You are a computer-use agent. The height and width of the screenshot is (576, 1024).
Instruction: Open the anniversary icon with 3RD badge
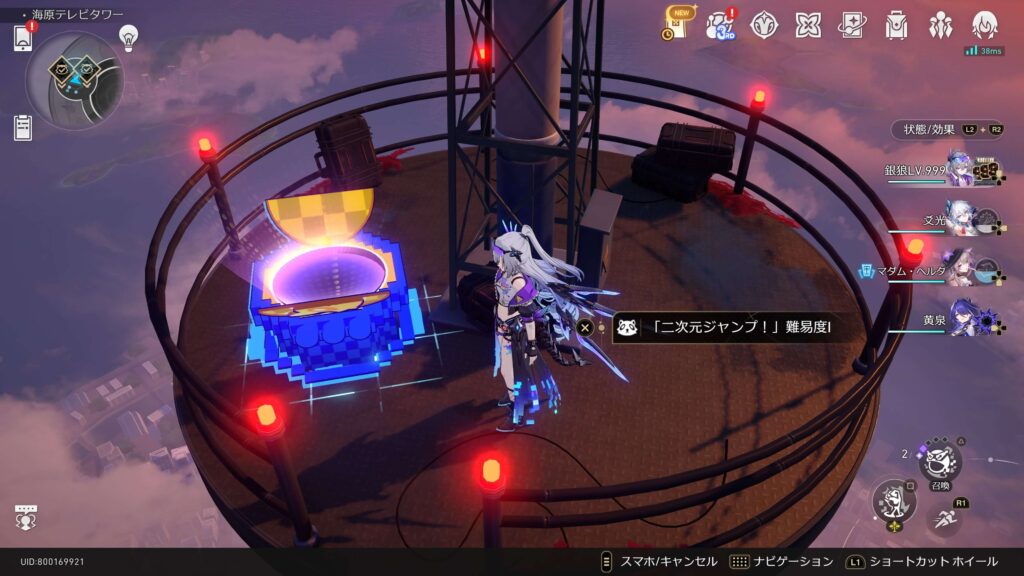click(x=720, y=24)
